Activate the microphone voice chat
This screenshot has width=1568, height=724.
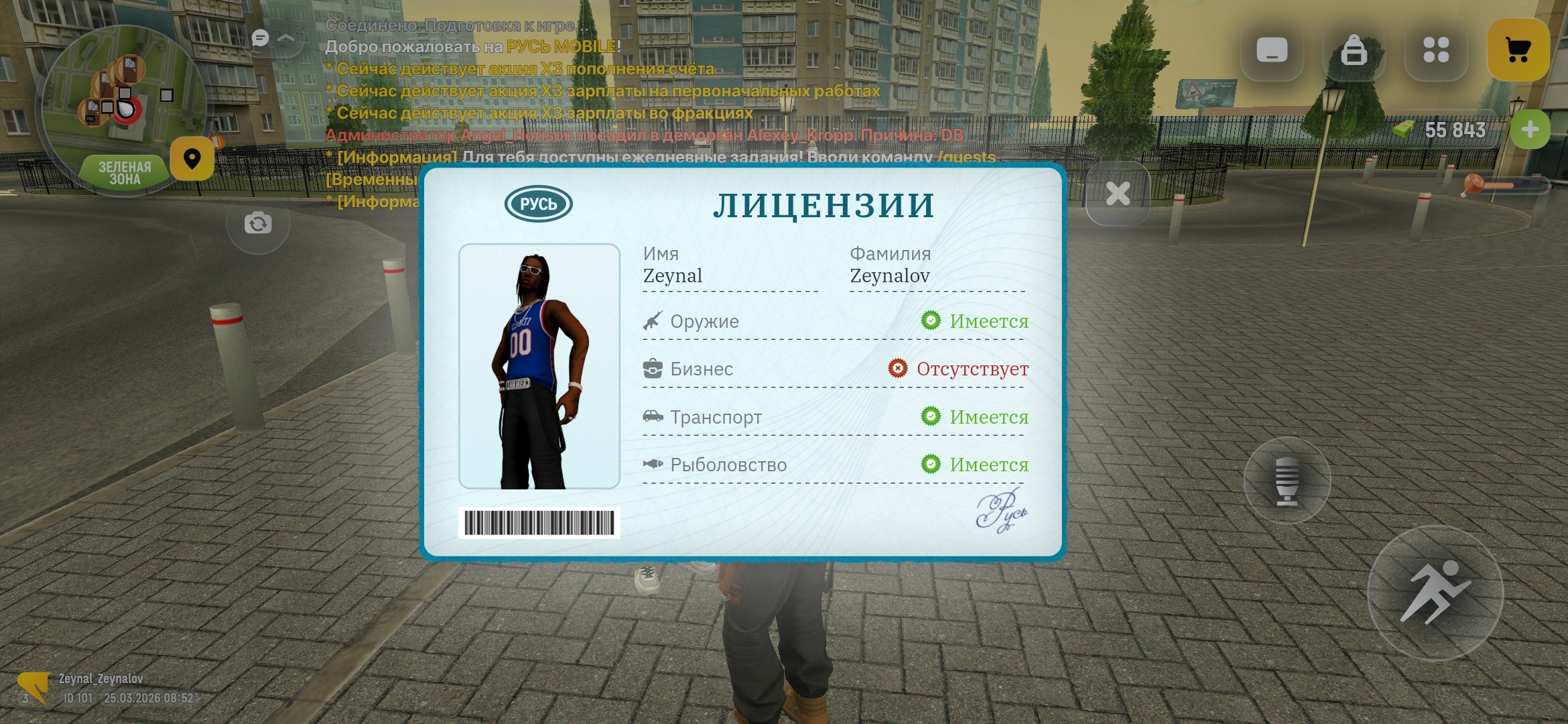coord(1287,480)
